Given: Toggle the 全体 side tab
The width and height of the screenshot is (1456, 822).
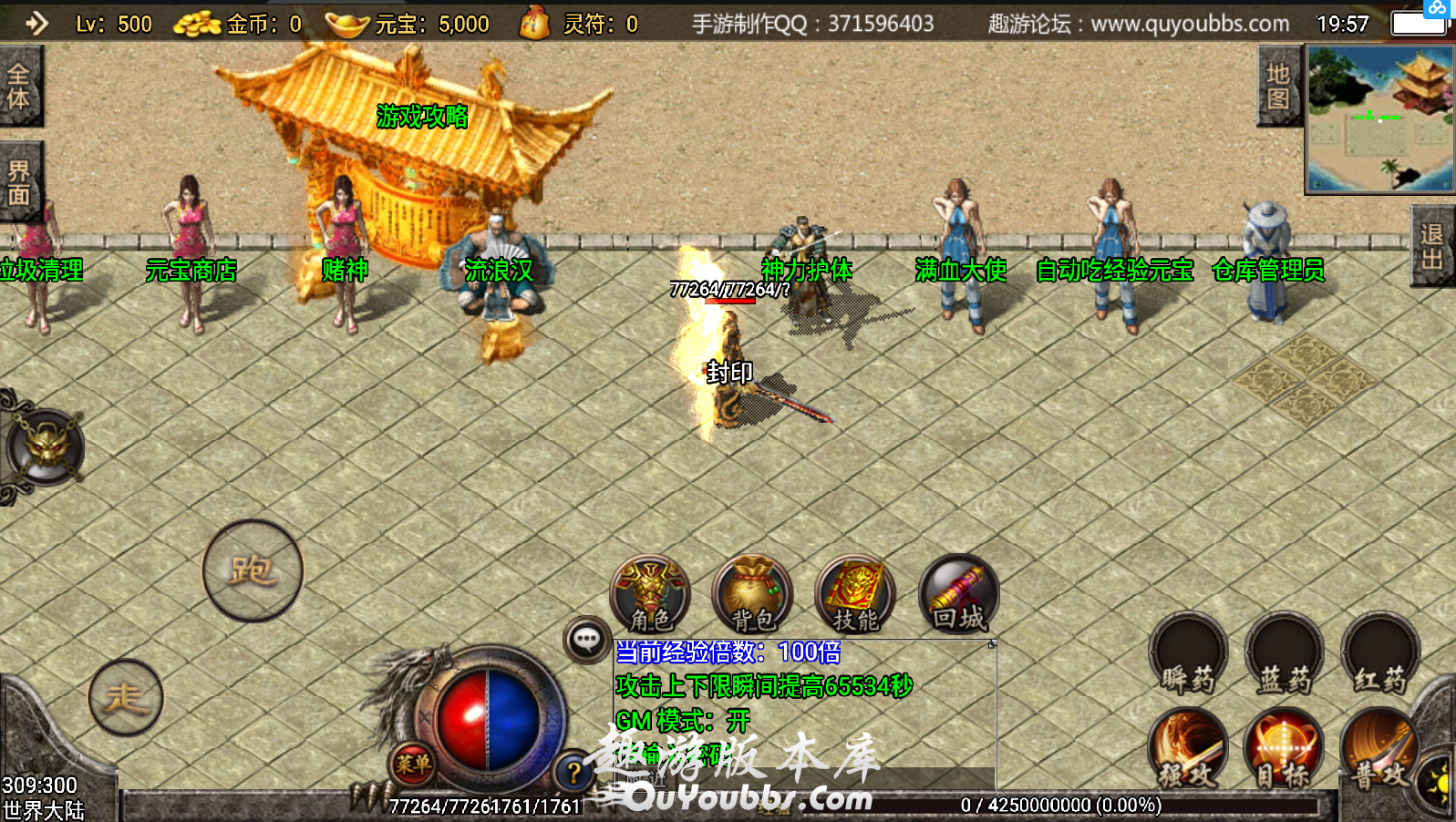Looking at the screenshot, I should tap(19, 87).
